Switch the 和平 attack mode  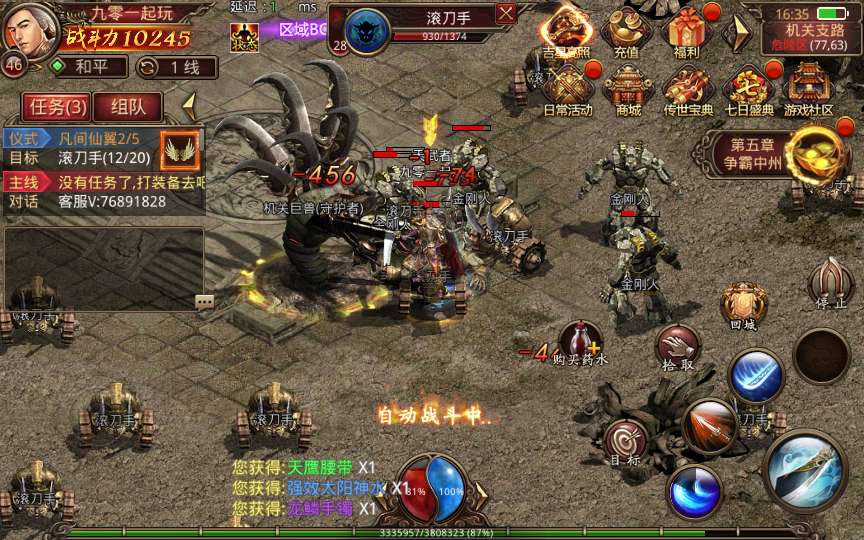(89, 67)
